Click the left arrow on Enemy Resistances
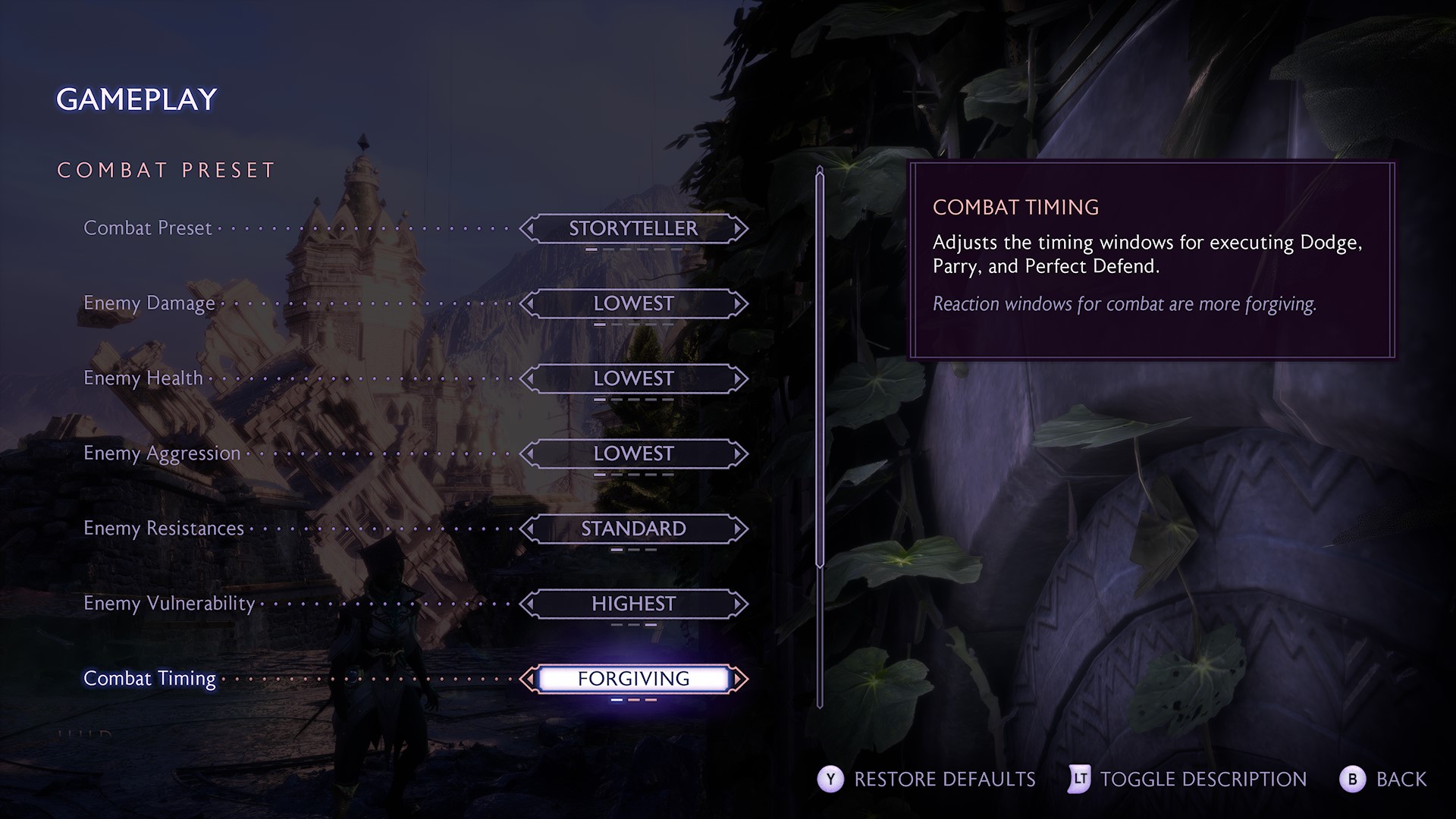Screen dimensions: 1456x819 tap(529, 529)
